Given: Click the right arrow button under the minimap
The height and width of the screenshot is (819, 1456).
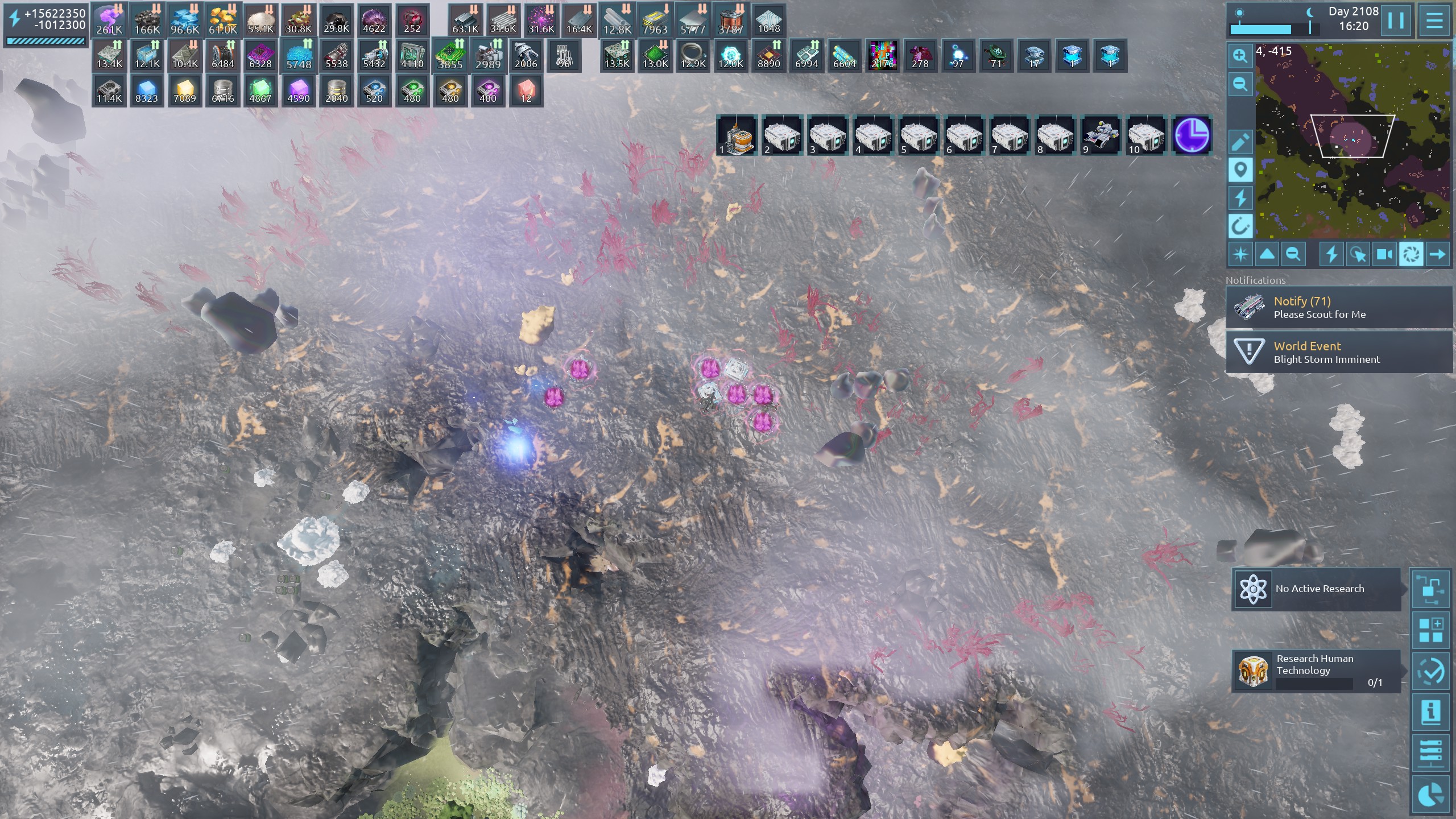Looking at the screenshot, I should (x=1437, y=254).
